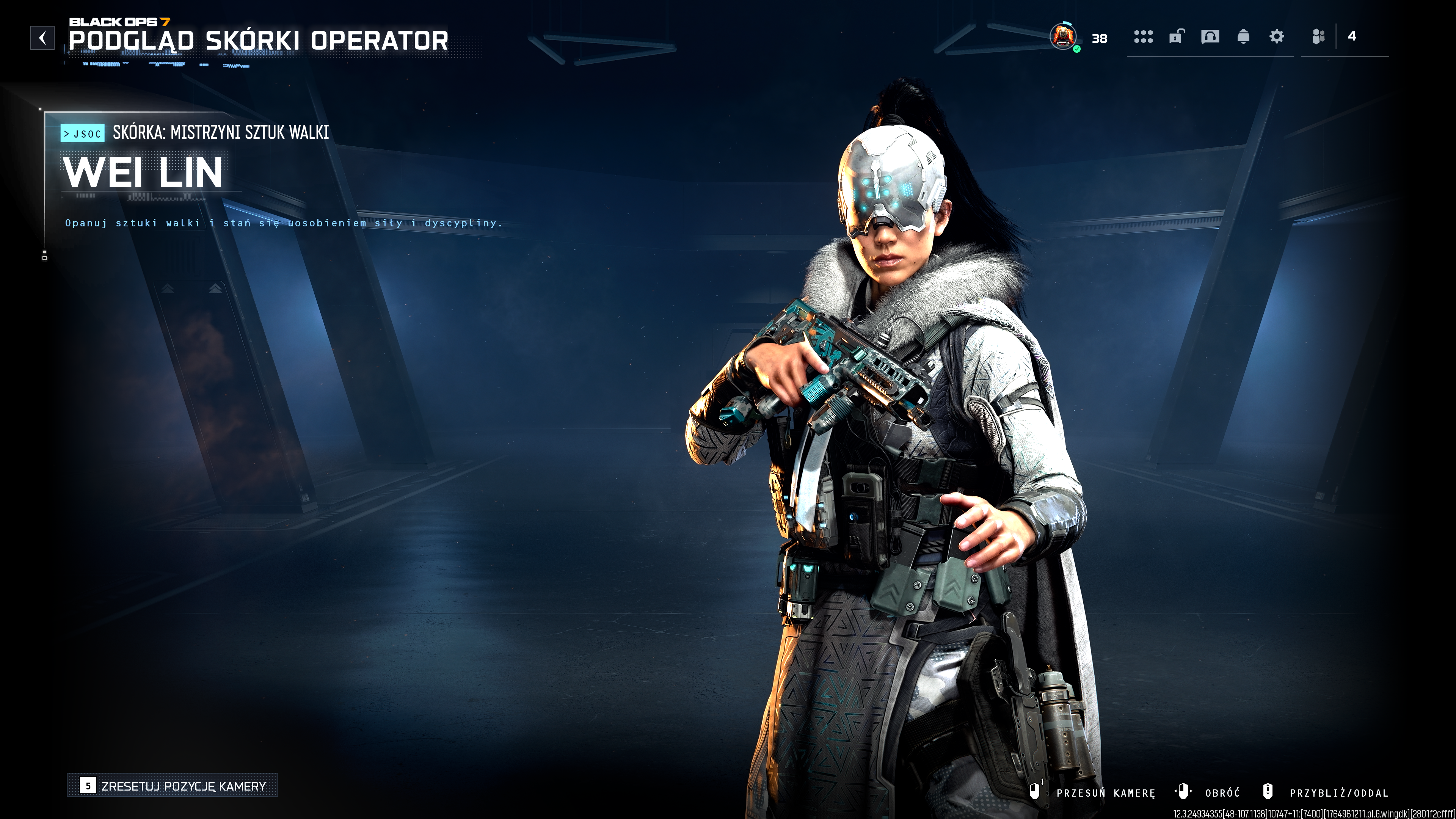The width and height of the screenshot is (1456, 819).
Task: Open the player profile avatar
Action: pyautogui.click(x=1062, y=37)
